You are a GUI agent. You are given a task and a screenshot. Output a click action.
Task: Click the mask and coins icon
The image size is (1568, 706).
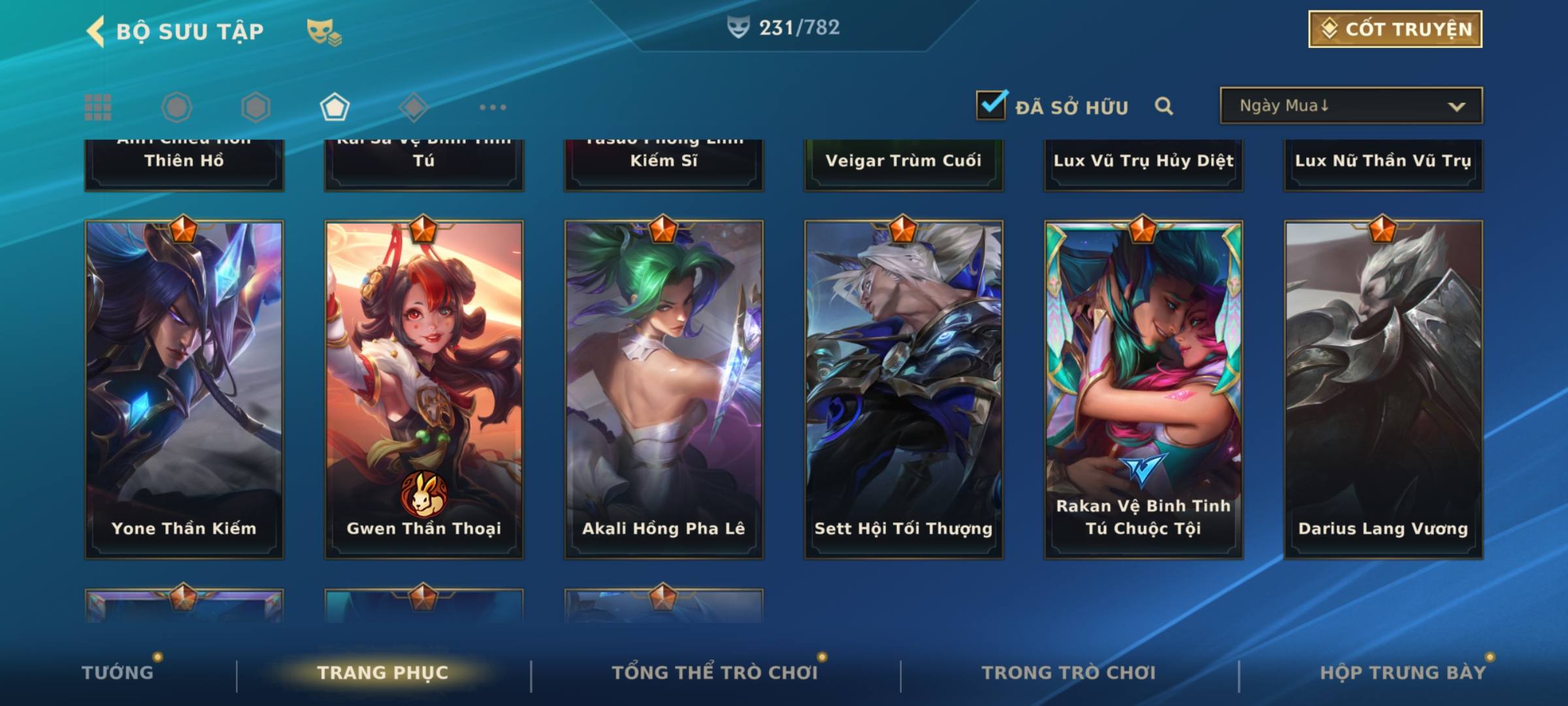pyautogui.click(x=324, y=31)
